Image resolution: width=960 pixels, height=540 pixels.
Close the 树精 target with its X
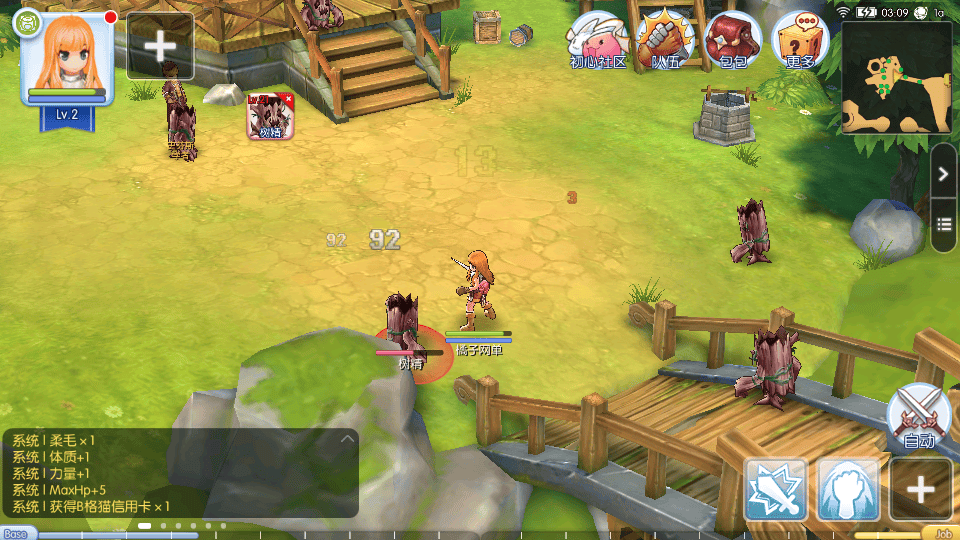(288, 99)
